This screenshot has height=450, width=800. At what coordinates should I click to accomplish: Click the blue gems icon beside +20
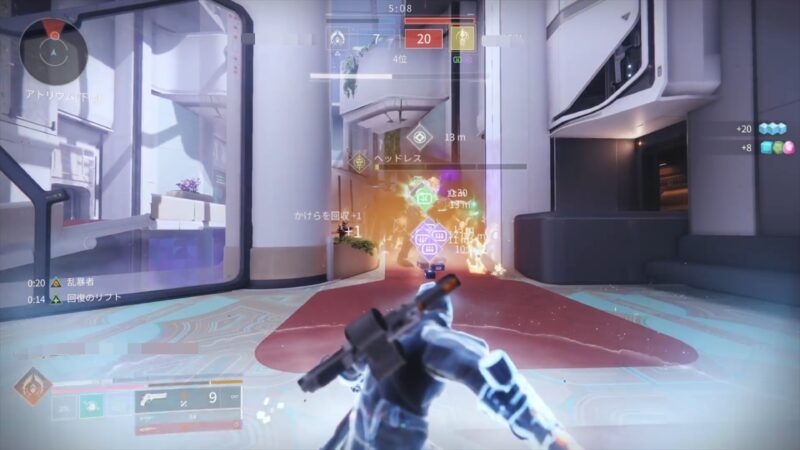coord(773,129)
